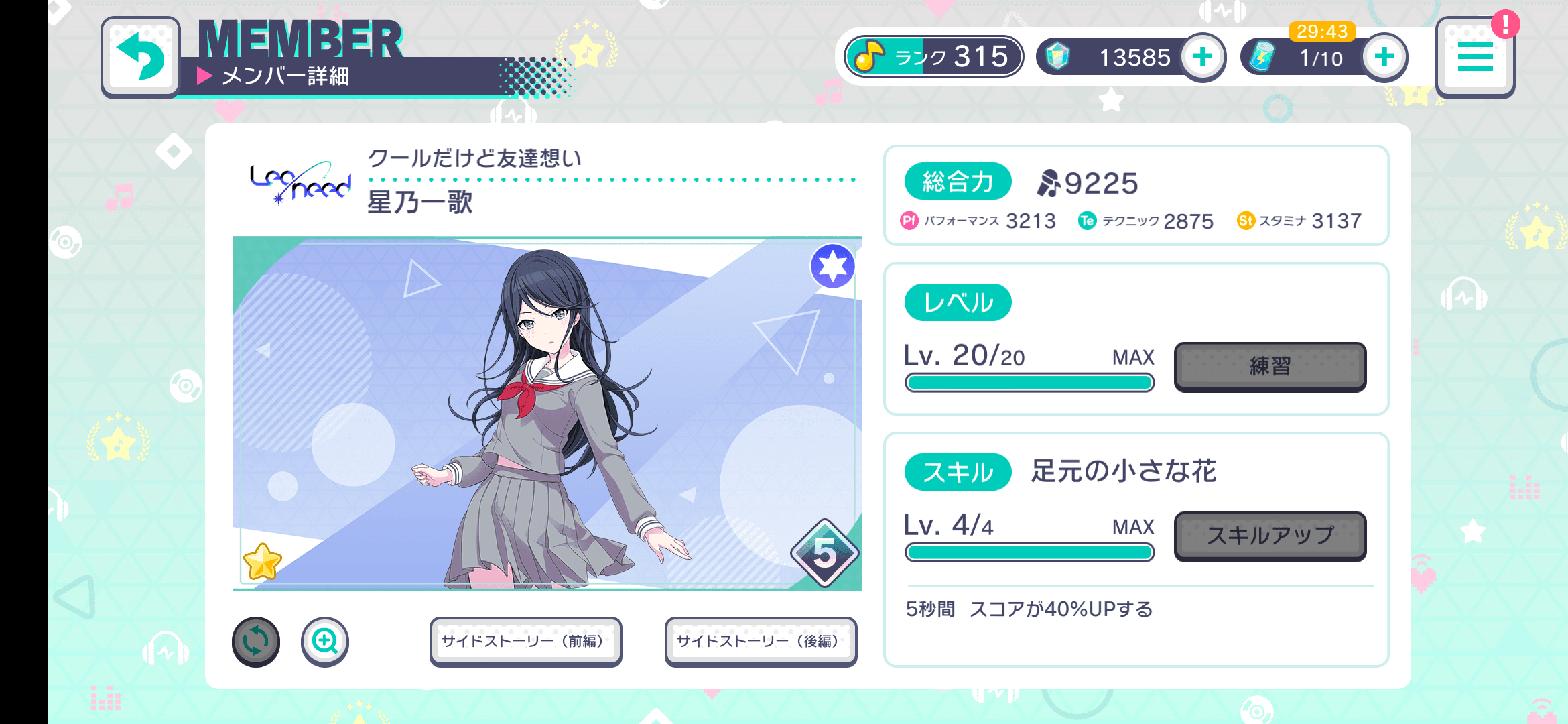Open サイドストーリー（前編）story

point(525,641)
